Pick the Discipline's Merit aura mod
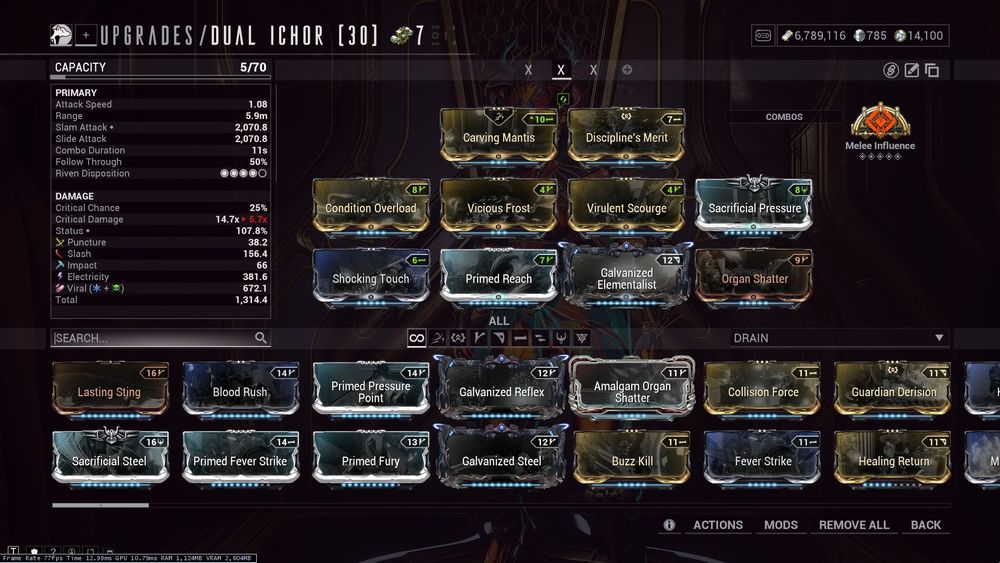Viewport: 1000px width, 563px height. click(x=627, y=136)
